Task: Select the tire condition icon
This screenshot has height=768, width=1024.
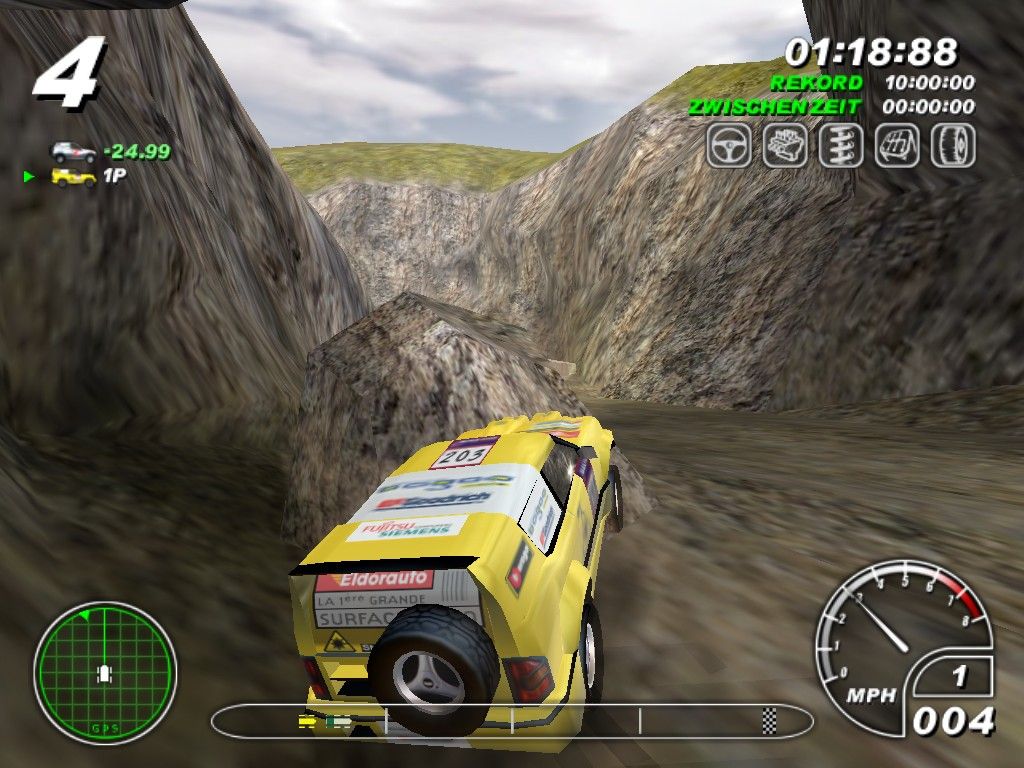Action: click(x=953, y=146)
